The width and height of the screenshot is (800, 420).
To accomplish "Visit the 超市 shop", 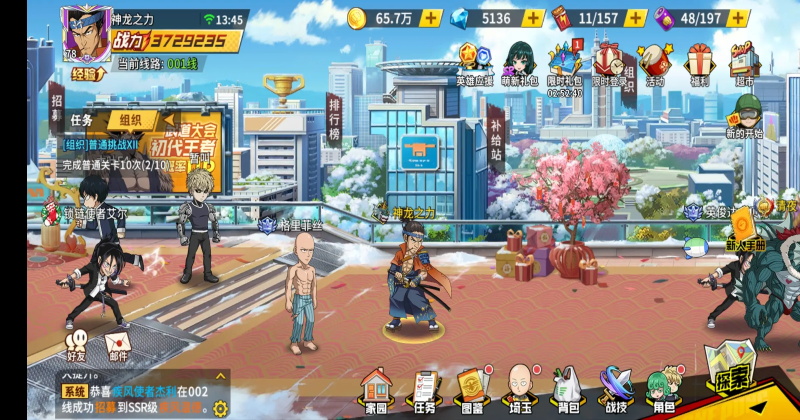I will point(743,62).
